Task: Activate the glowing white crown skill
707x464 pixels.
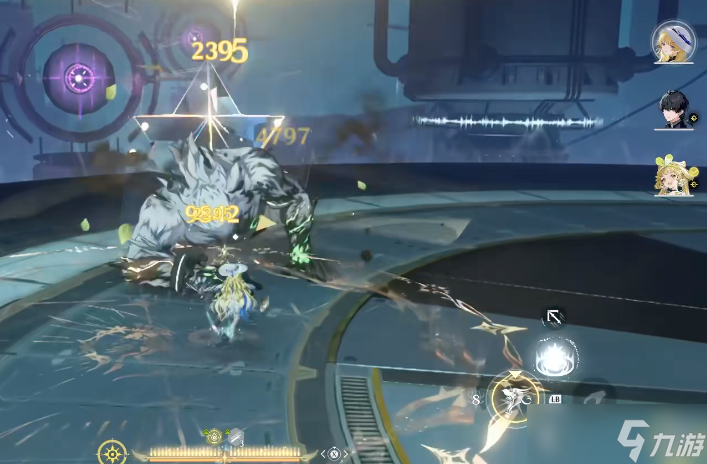Action: pyautogui.click(x=552, y=357)
